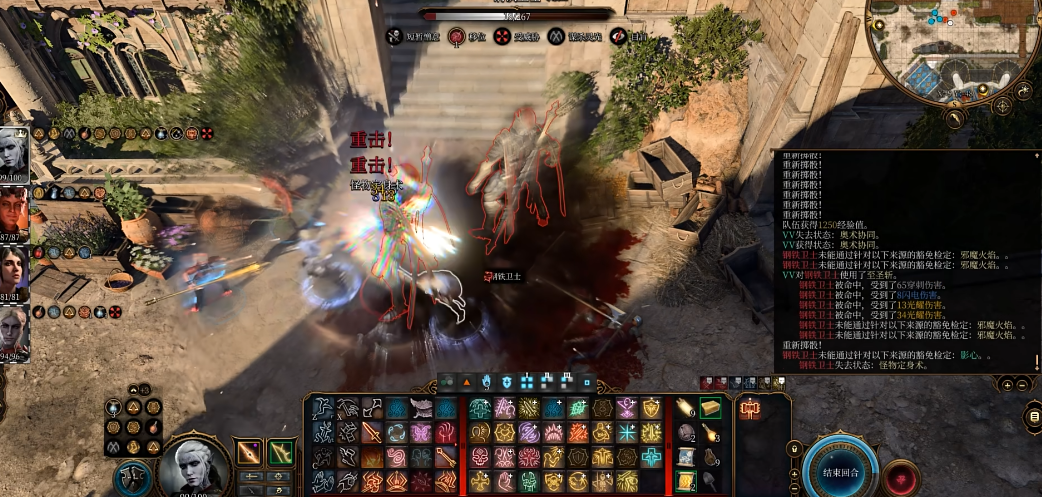This screenshot has width=1042, height=497.
Task: Select the dark-haired third party portrait
Action: 14,272
